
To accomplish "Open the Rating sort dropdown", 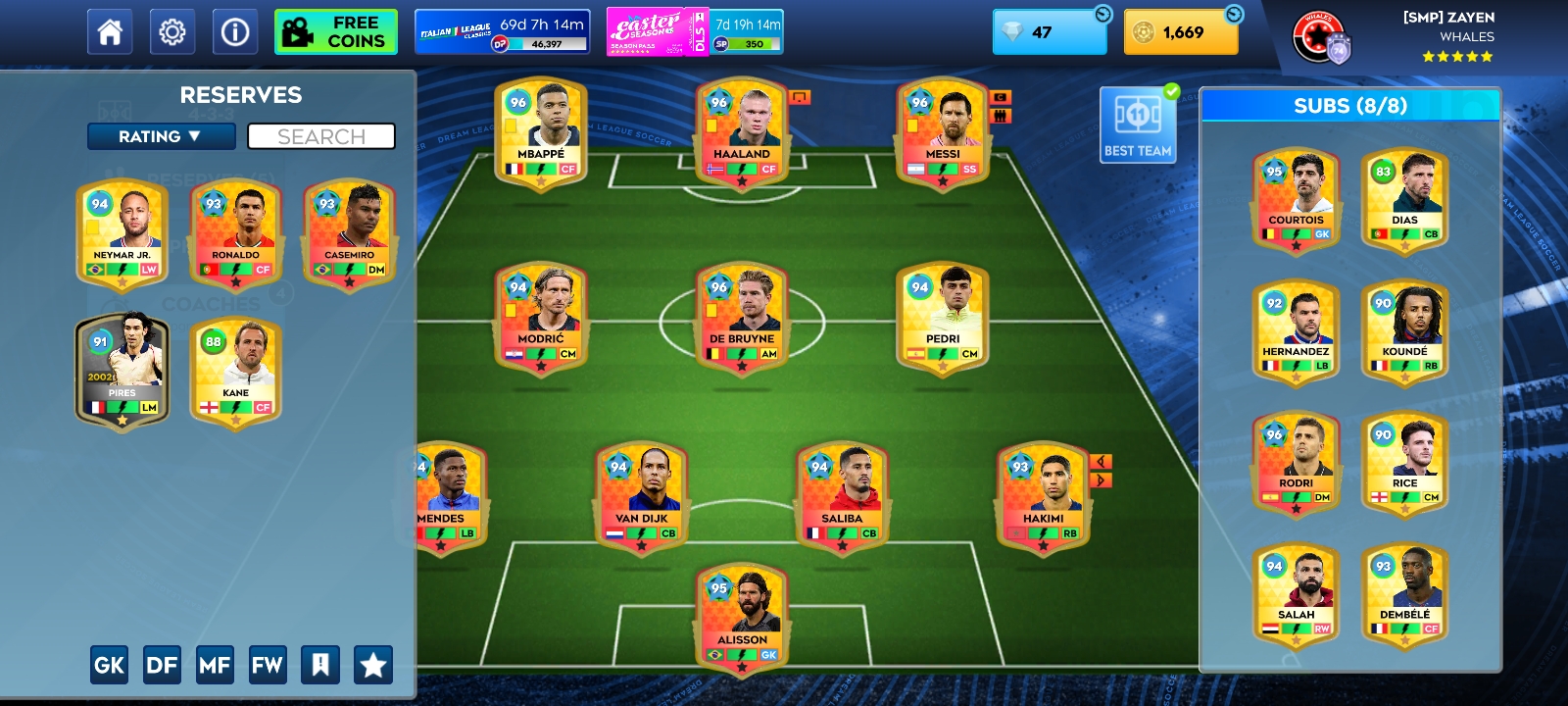I will tap(161, 136).
